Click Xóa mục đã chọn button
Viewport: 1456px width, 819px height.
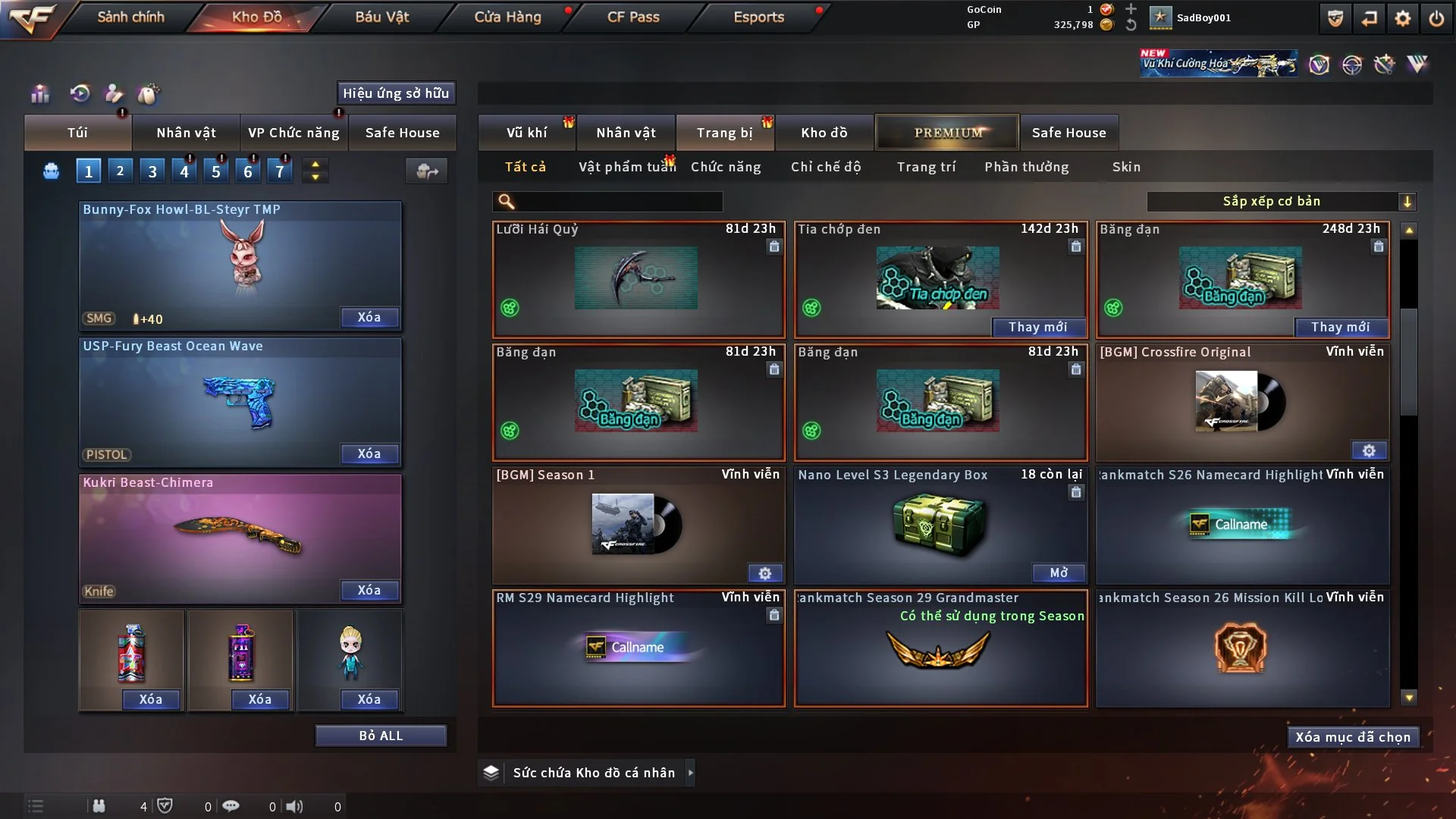pyautogui.click(x=1353, y=737)
